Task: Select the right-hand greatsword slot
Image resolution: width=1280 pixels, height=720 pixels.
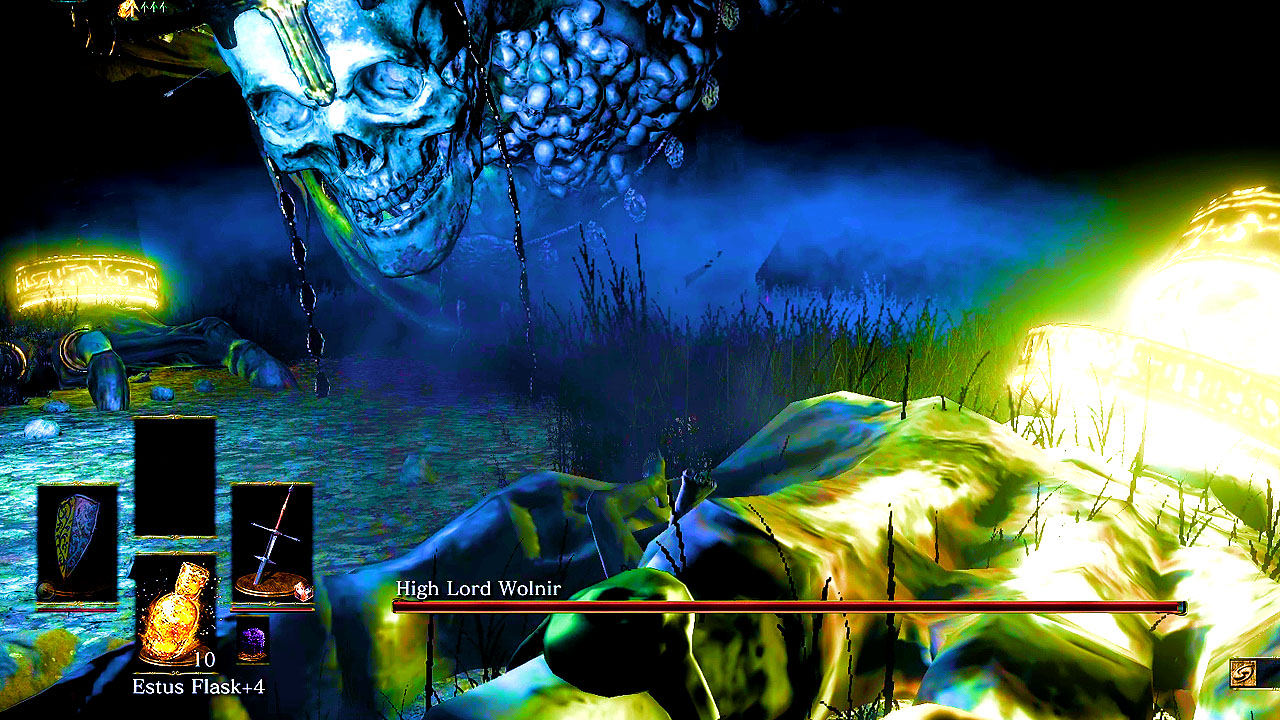Action: (x=272, y=544)
